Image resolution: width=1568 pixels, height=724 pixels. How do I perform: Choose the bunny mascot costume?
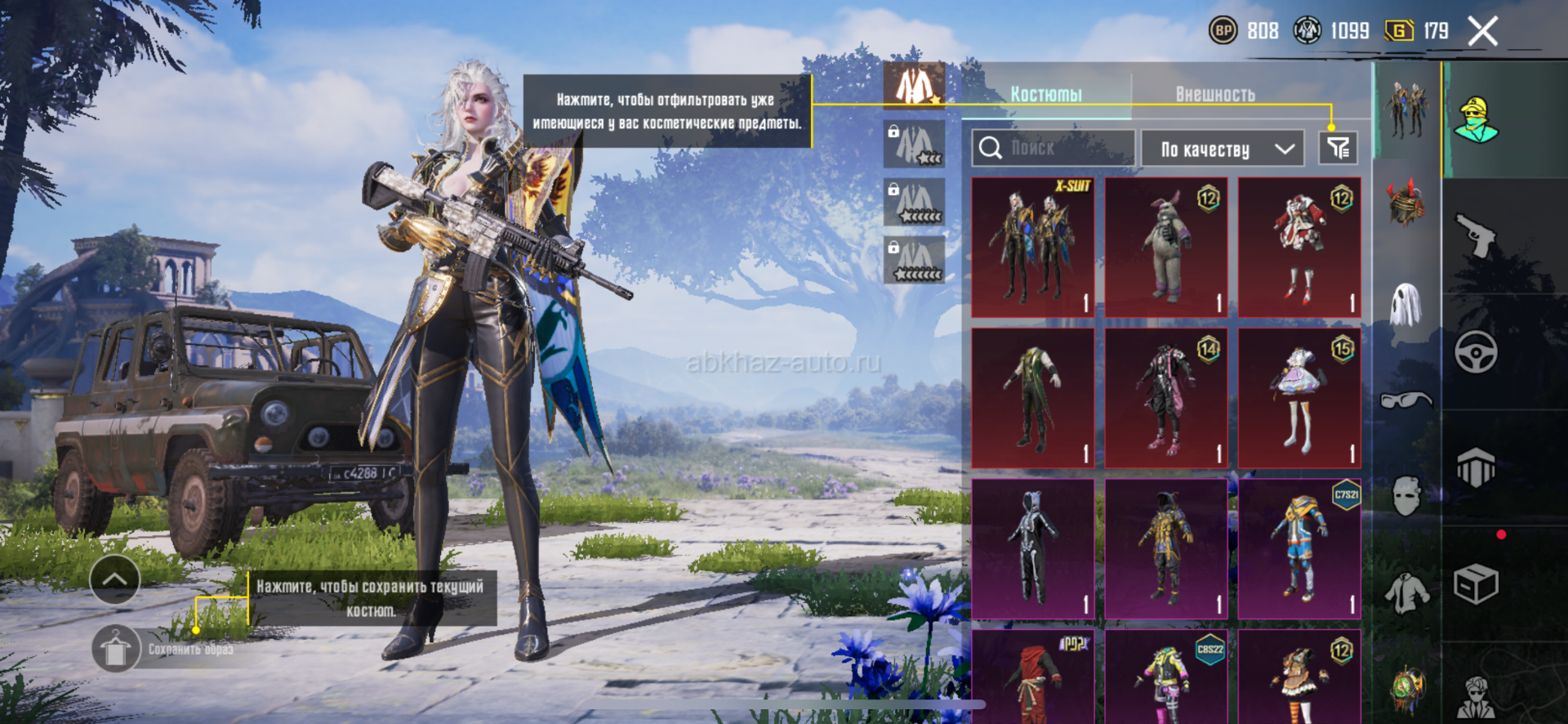coord(1166,248)
